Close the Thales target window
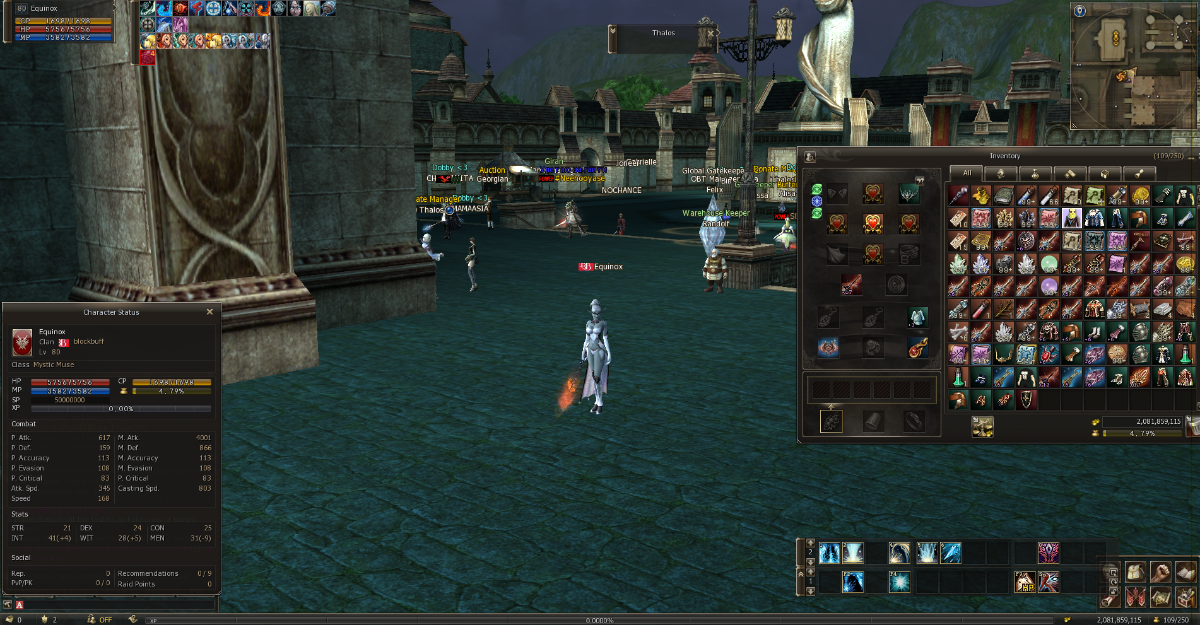Viewport: 1200px width, 625px height. pyautogui.click(x=711, y=32)
